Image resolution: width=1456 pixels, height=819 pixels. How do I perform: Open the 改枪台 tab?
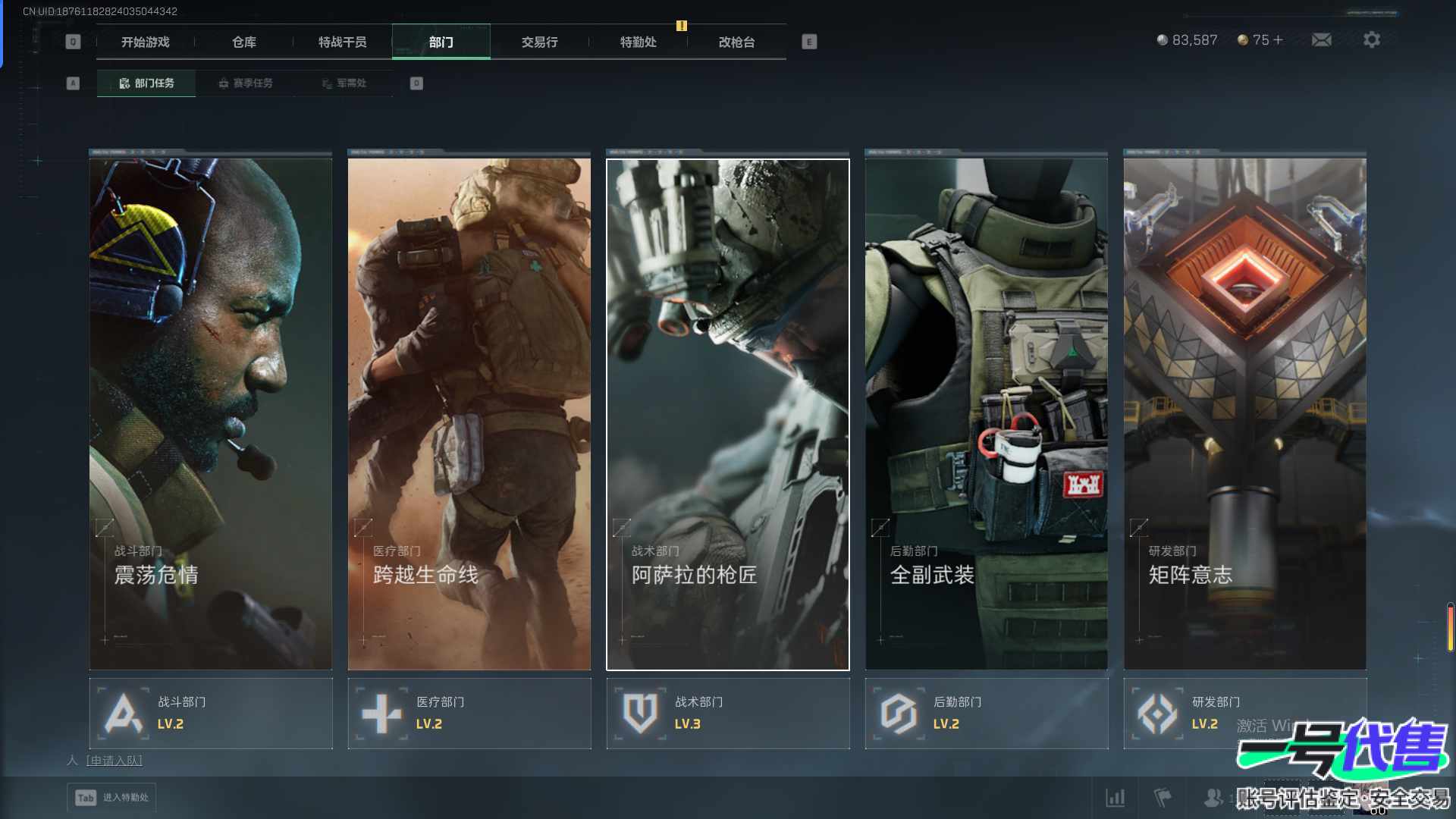[737, 42]
